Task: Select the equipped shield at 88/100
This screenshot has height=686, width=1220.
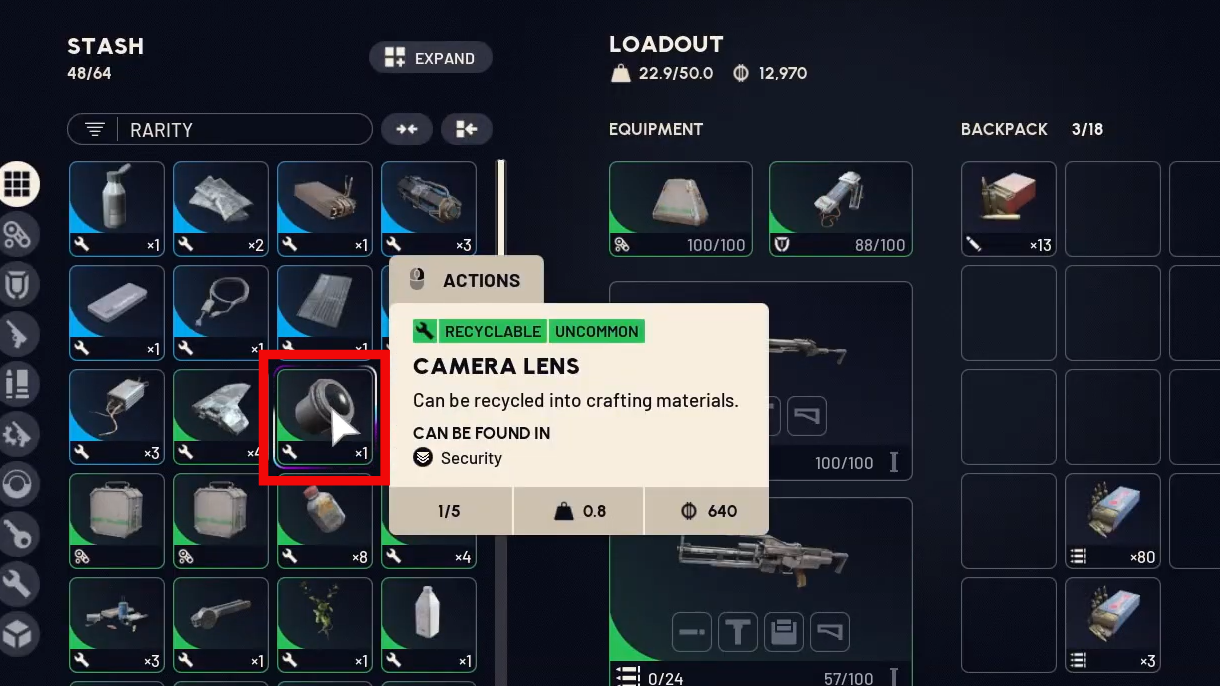Action: (840, 209)
